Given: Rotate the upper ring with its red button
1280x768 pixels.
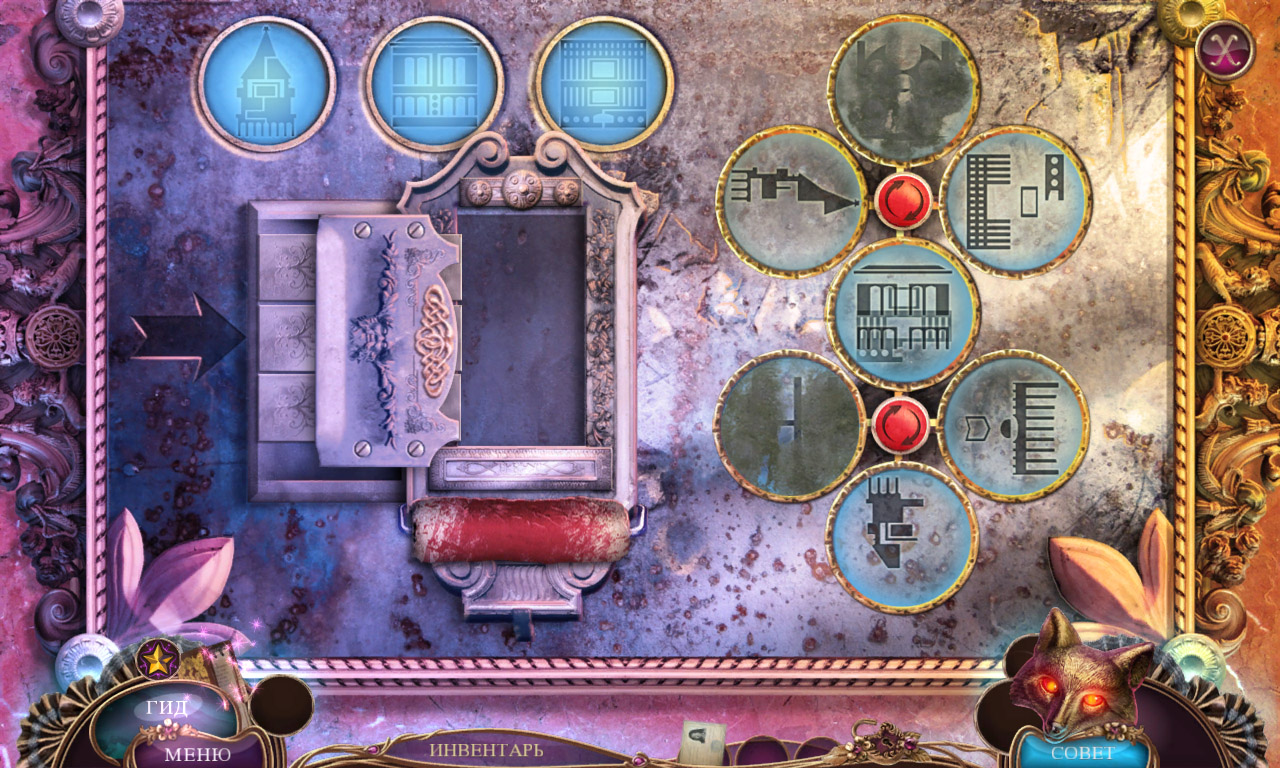Looking at the screenshot, I should (x=903, y=201).
